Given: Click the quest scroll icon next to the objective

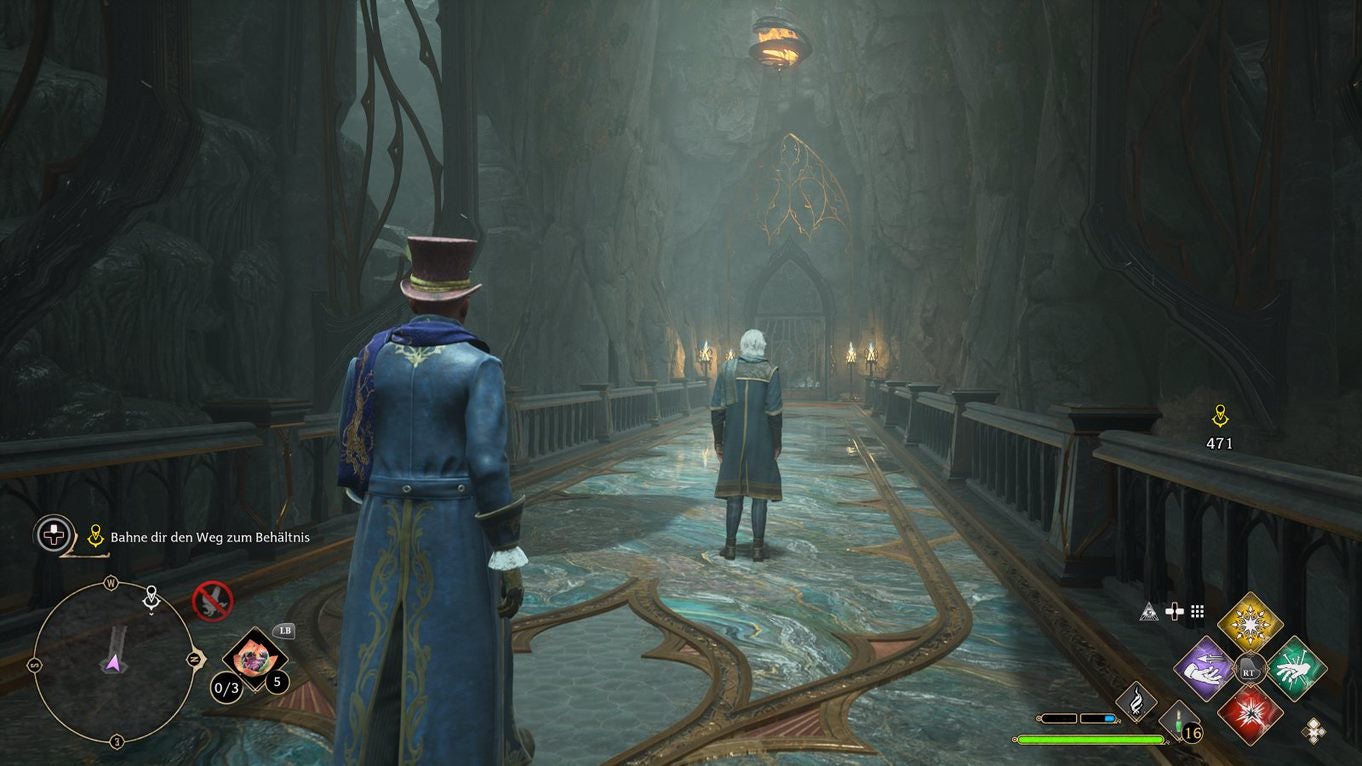Looking at the screenshot, I should click(x=95, y=533).
